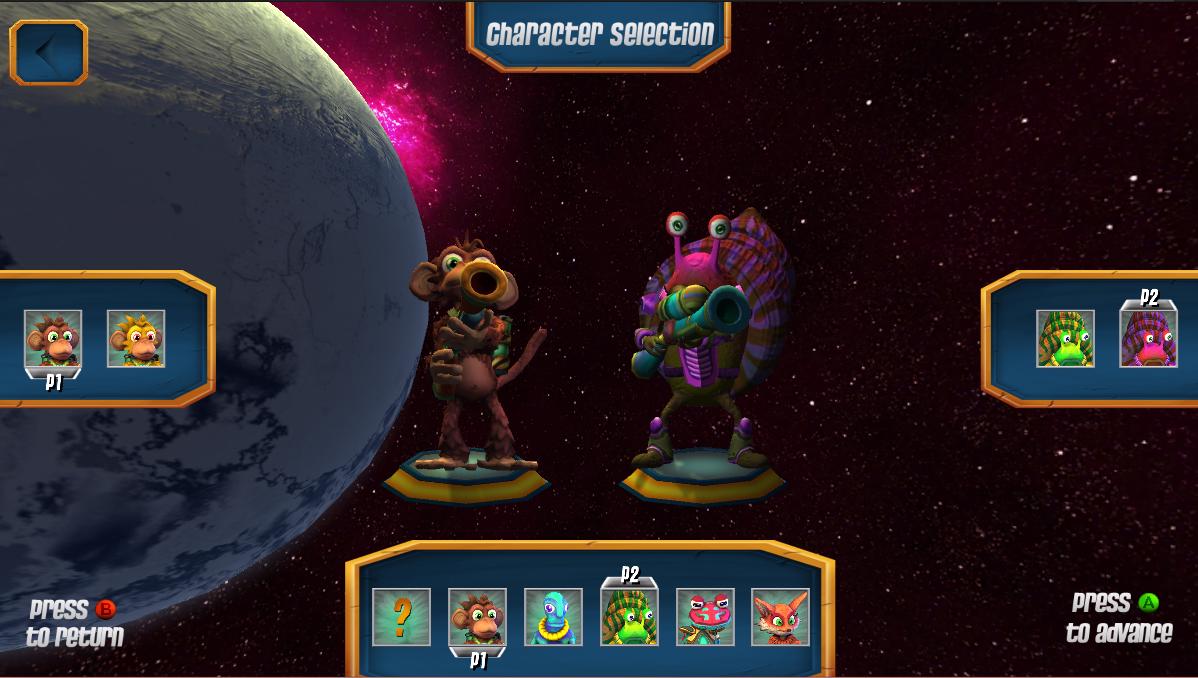This screenshot has height=678, width=1198.
Task: Click the back arrow button
Action: [49, 52]
